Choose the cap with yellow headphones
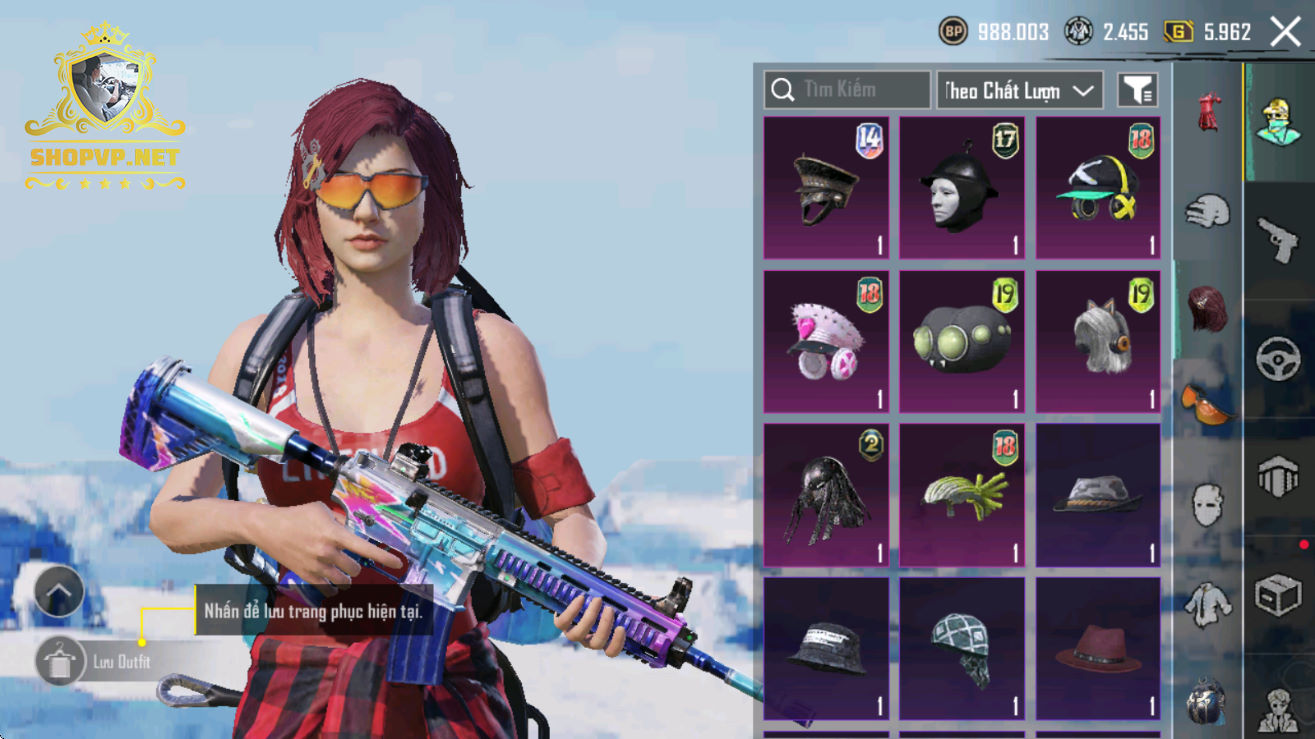Viewport: 1315px width, 739px height. [x=1098, y=188]
